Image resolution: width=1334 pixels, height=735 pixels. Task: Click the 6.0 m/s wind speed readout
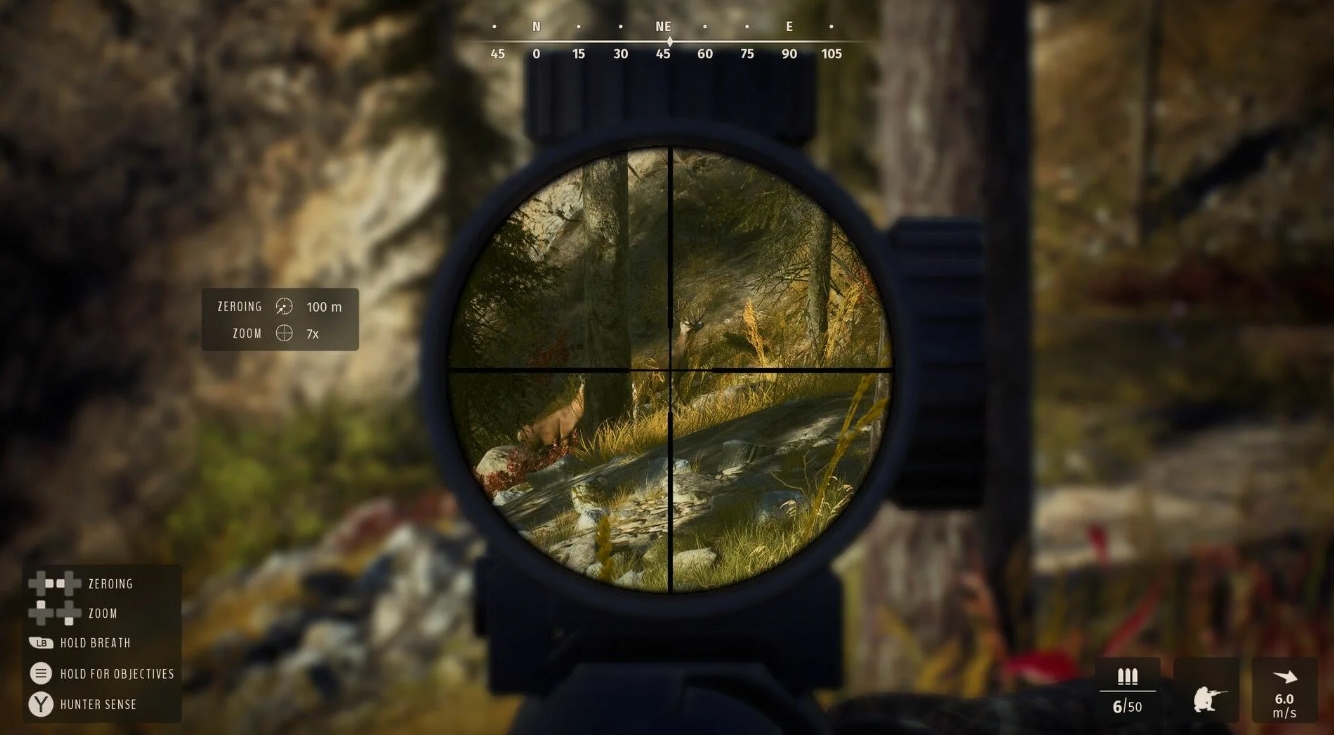[1284, 706]
